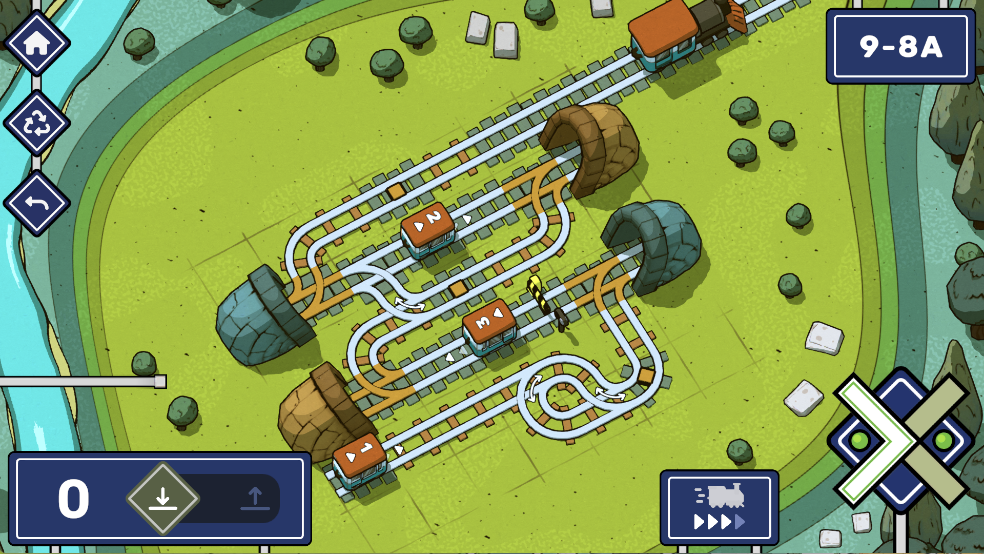Undo the last move
This screenshot has width=984, height=554.
(37, 203)
